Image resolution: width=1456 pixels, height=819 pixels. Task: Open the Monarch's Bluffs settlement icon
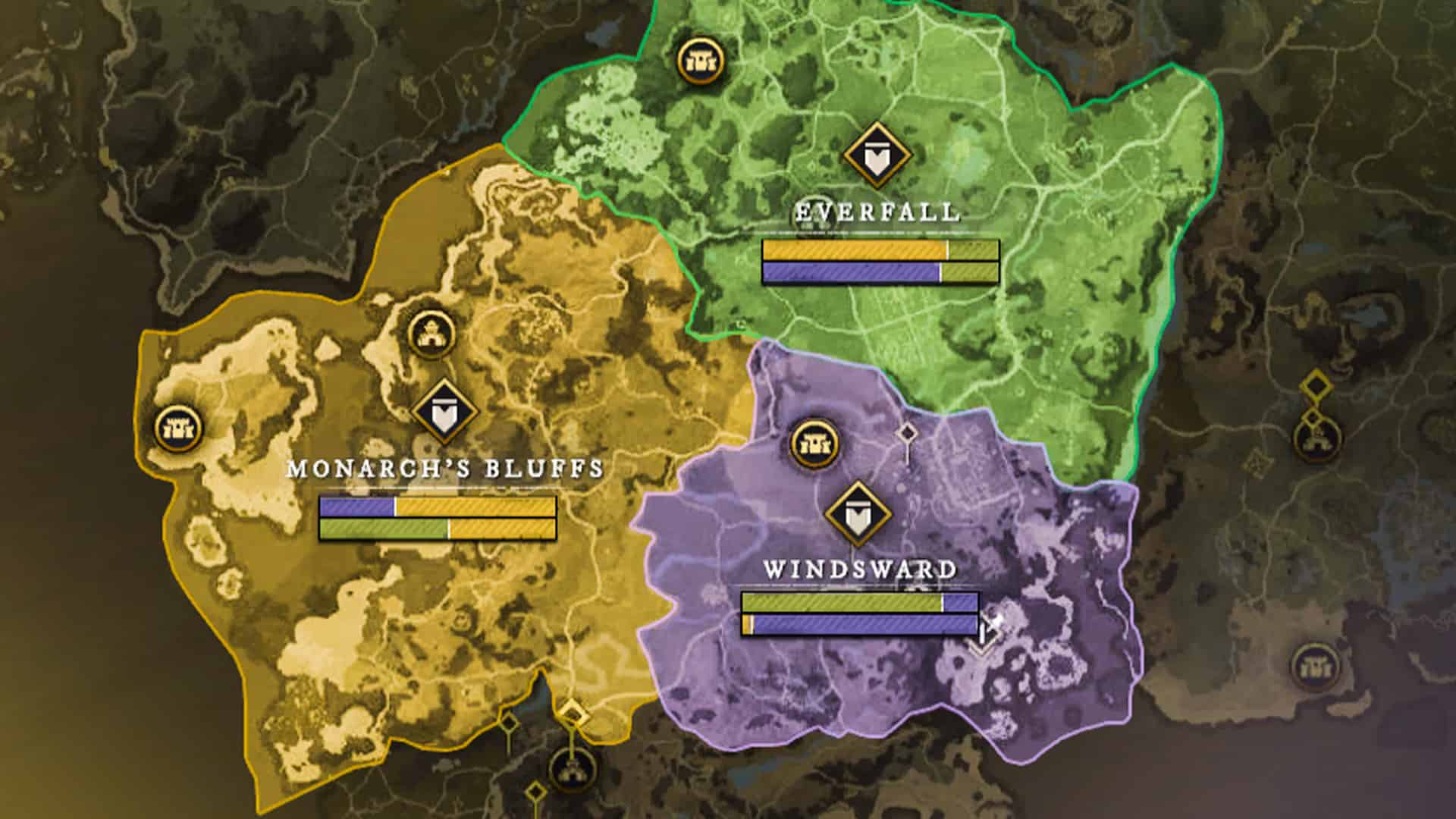point(431,334)
